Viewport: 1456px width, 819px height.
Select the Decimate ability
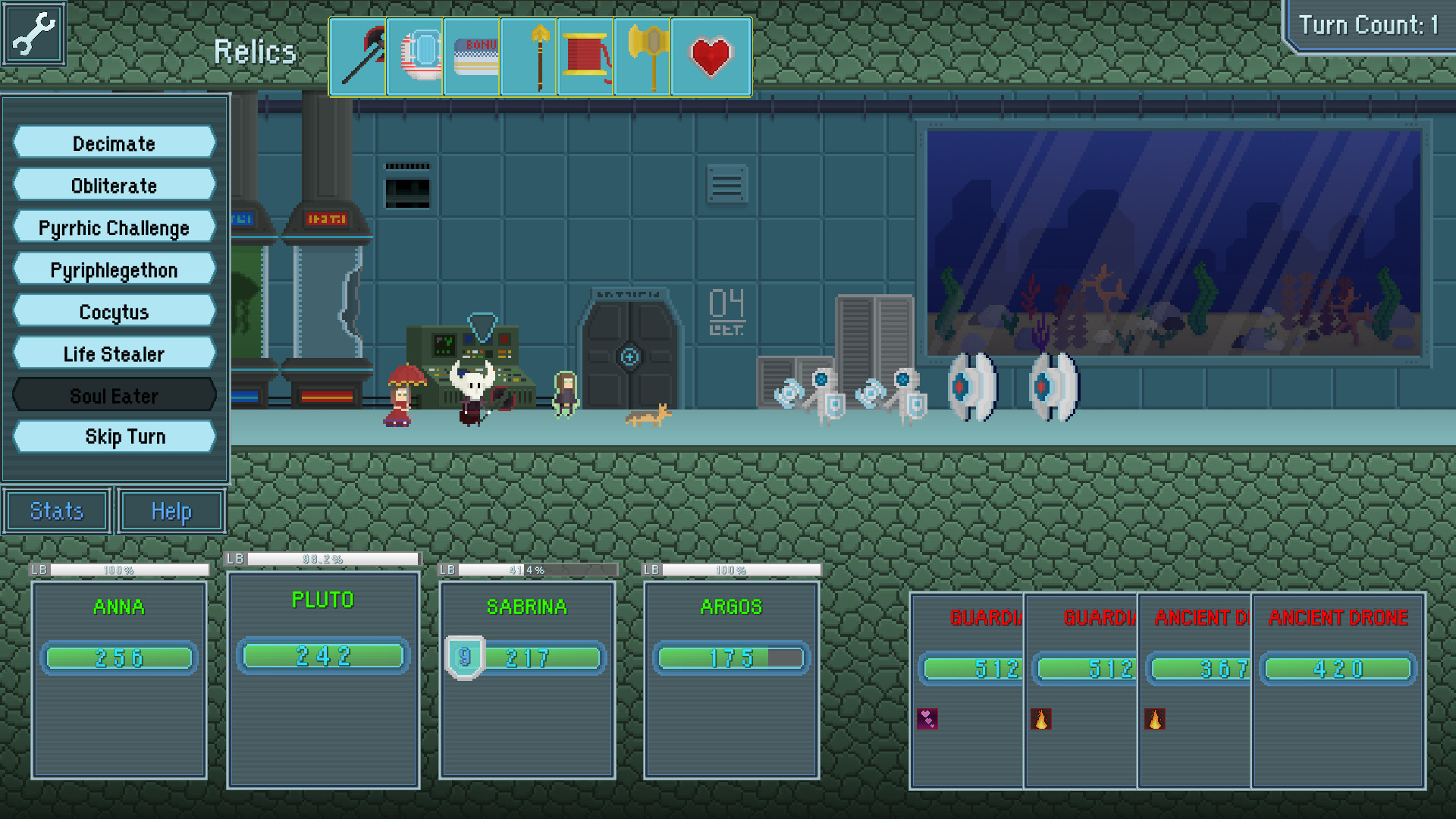pos(114,143)
